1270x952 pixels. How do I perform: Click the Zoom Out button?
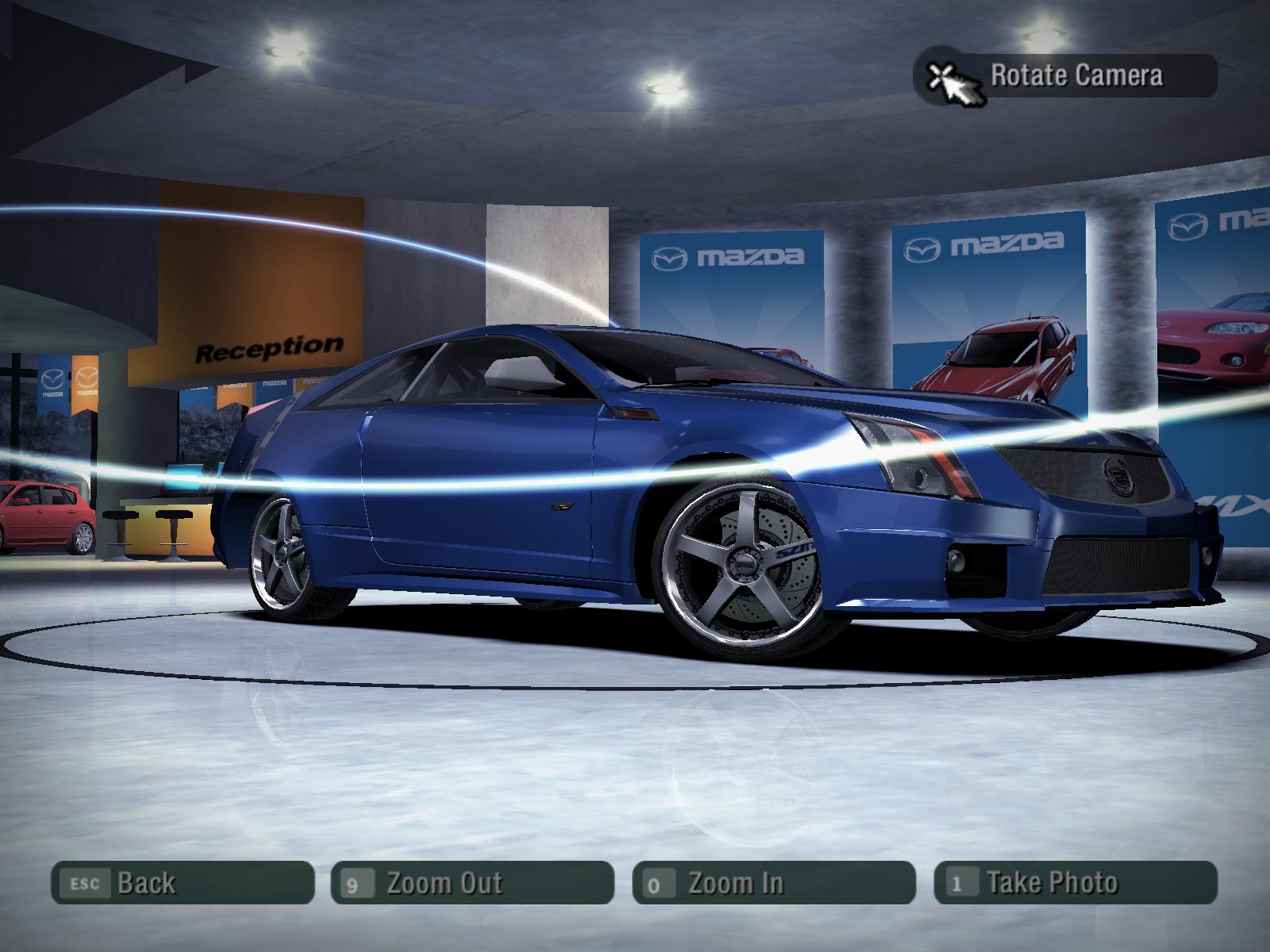pyautogui.click(x=472, y=883)
